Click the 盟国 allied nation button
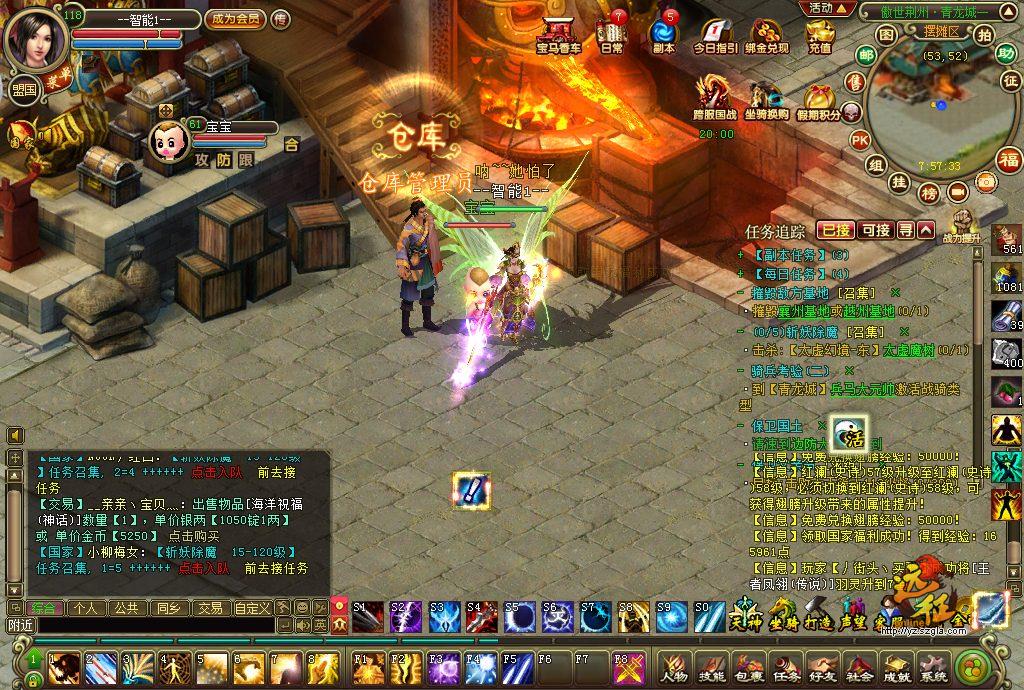The width and height of the screenshot is (1024, 690). (x=23, y=89)
